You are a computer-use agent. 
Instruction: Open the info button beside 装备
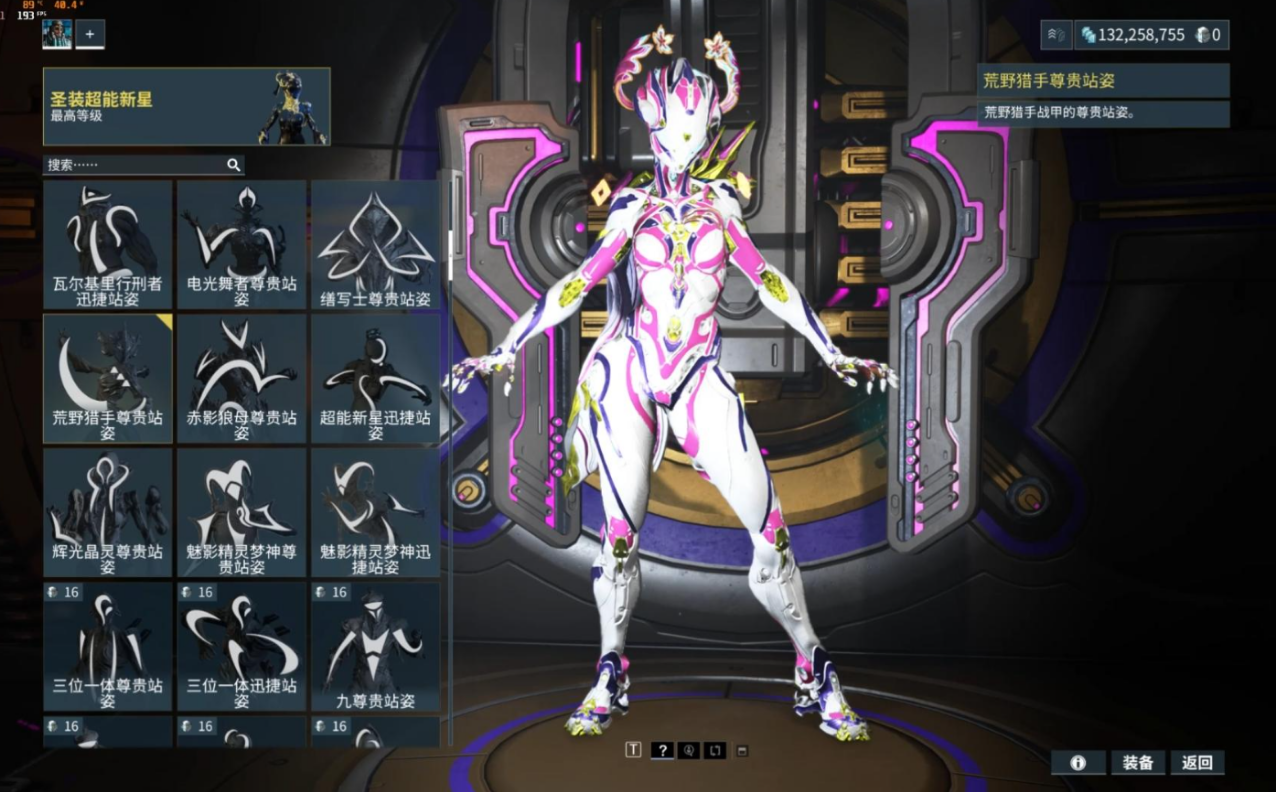click(1078, 763)
